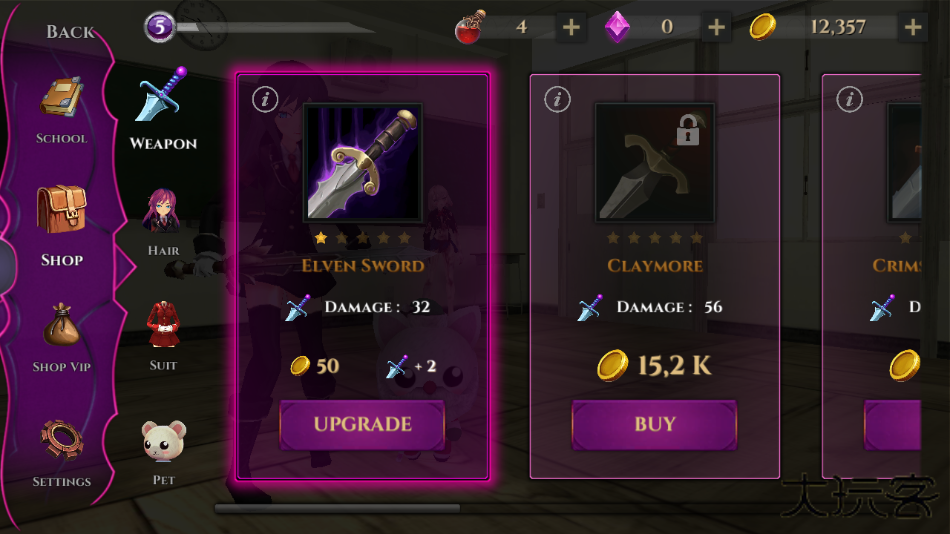Add more gold coins

(x=913, y=27)
